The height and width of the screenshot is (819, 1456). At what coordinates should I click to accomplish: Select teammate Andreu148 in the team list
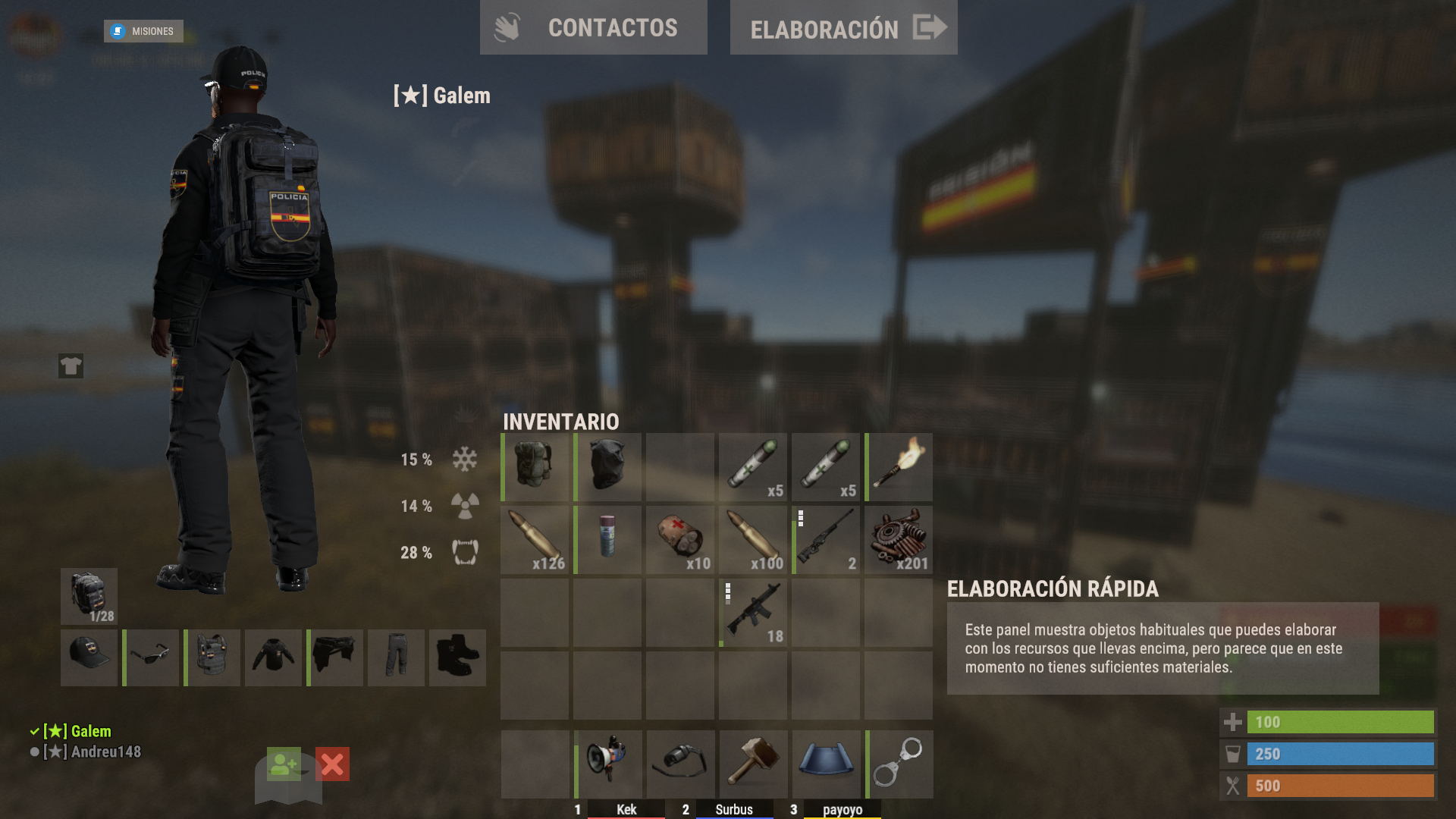93,752
